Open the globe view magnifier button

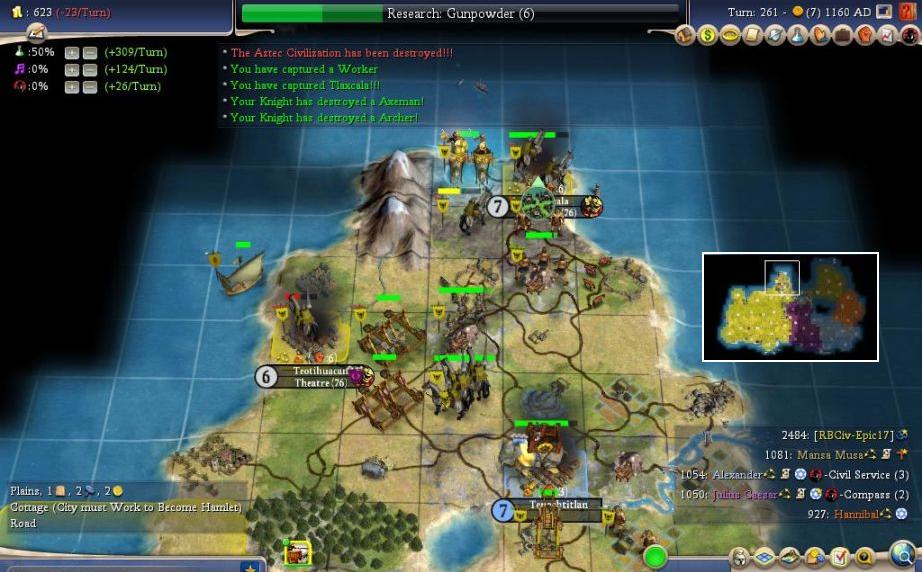click(903, 553)
